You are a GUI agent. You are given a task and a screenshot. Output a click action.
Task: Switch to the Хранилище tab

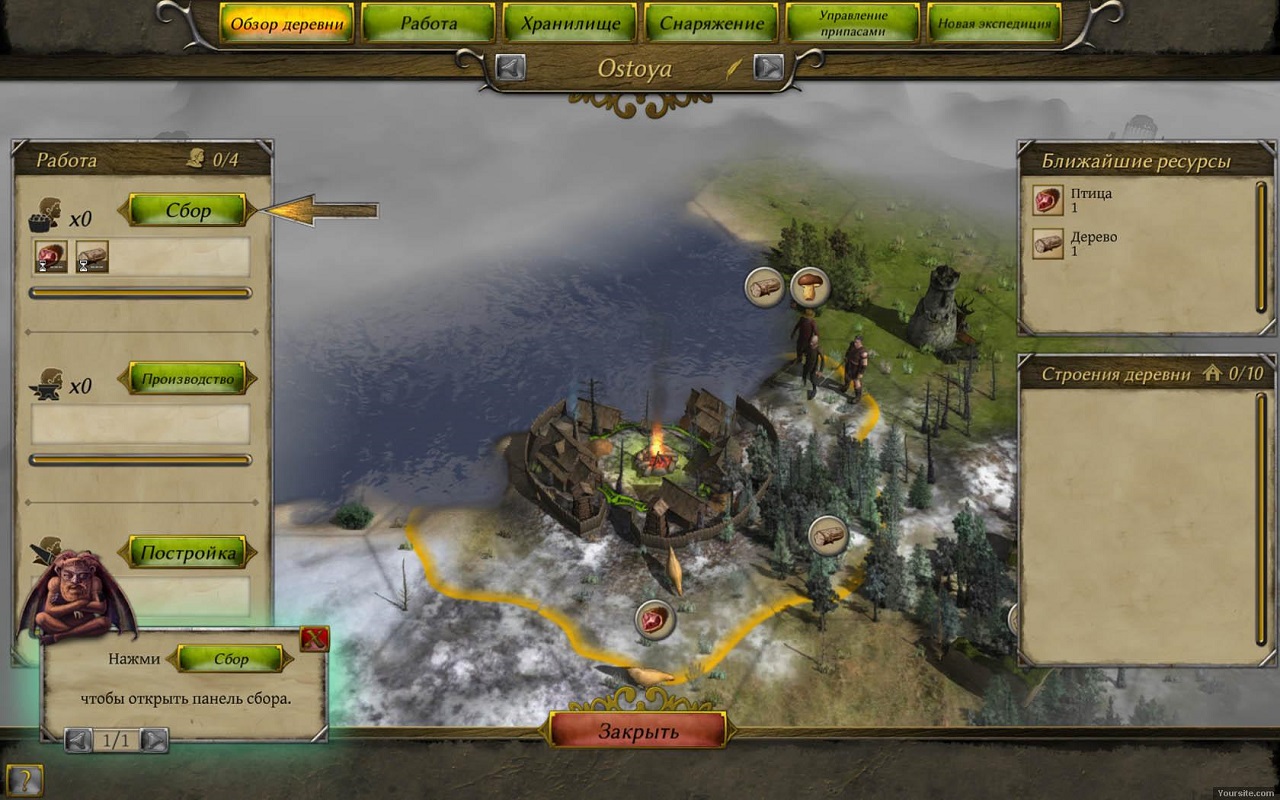click(x=570, y=23)
